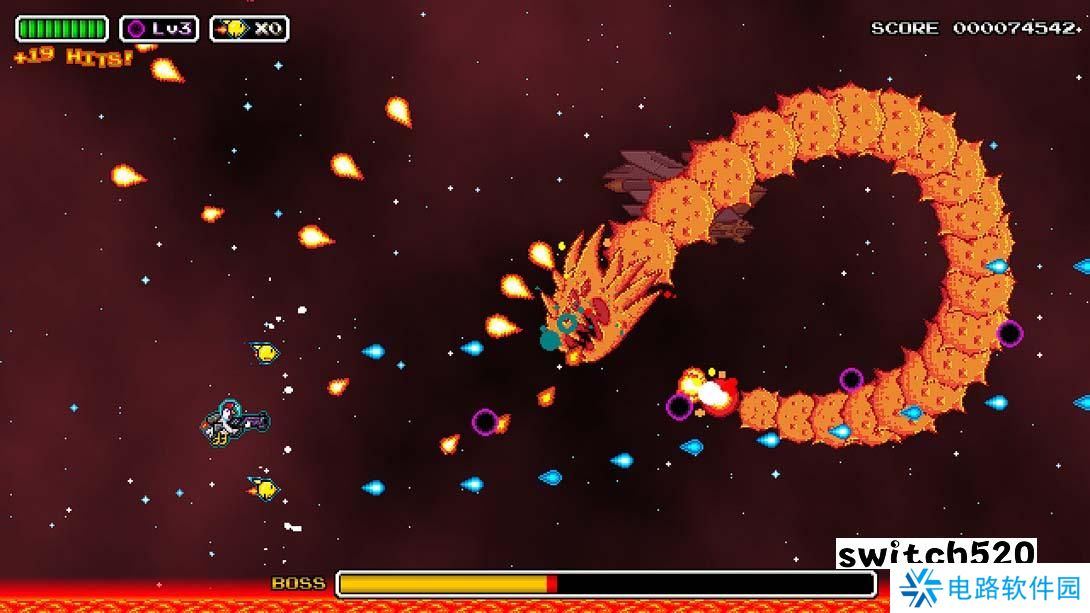Viewport: 1090px width, 613px height.
Task: Select the bomb stock icon
Action: [234, 29]
